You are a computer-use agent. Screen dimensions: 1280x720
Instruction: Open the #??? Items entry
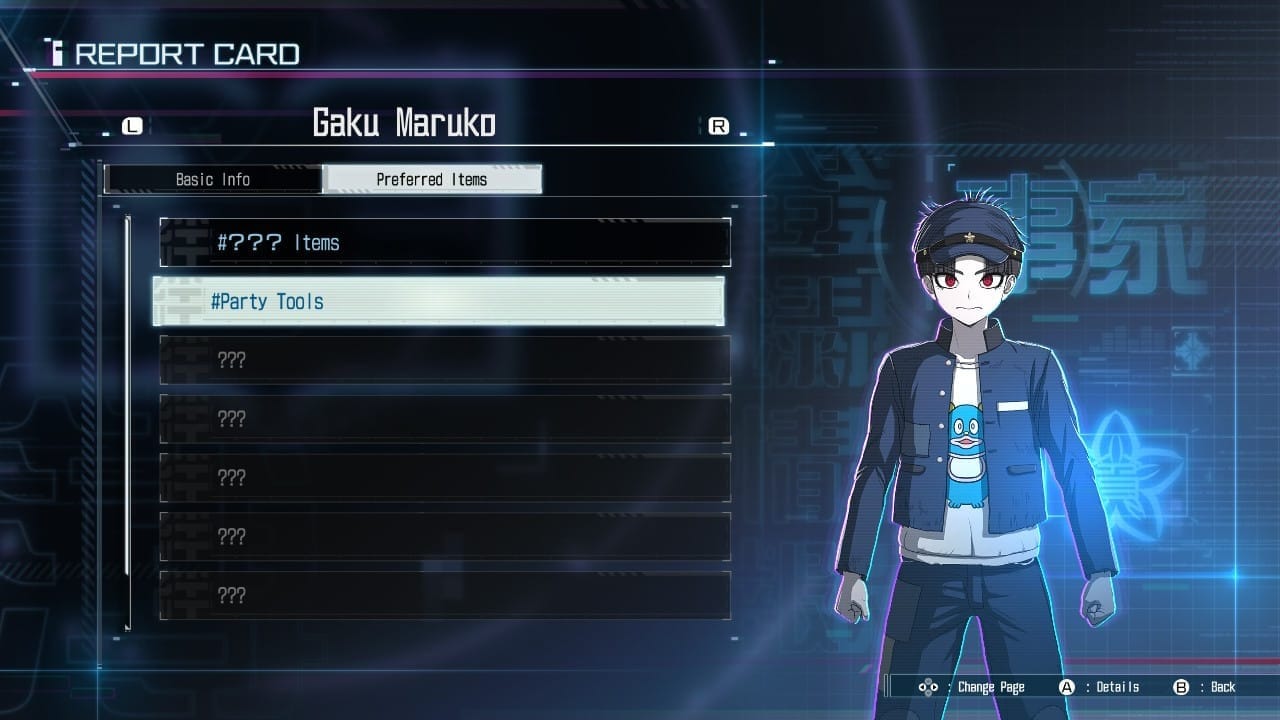coord(445,243)
